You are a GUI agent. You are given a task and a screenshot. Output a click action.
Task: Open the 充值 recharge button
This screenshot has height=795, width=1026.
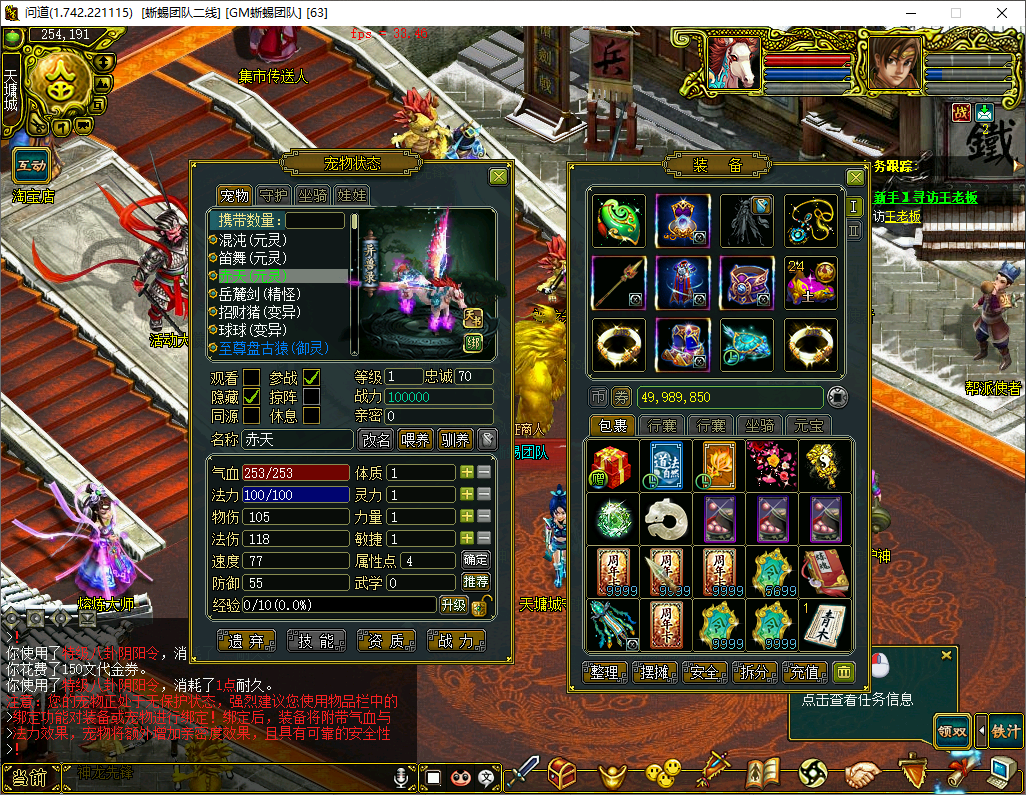805,673
